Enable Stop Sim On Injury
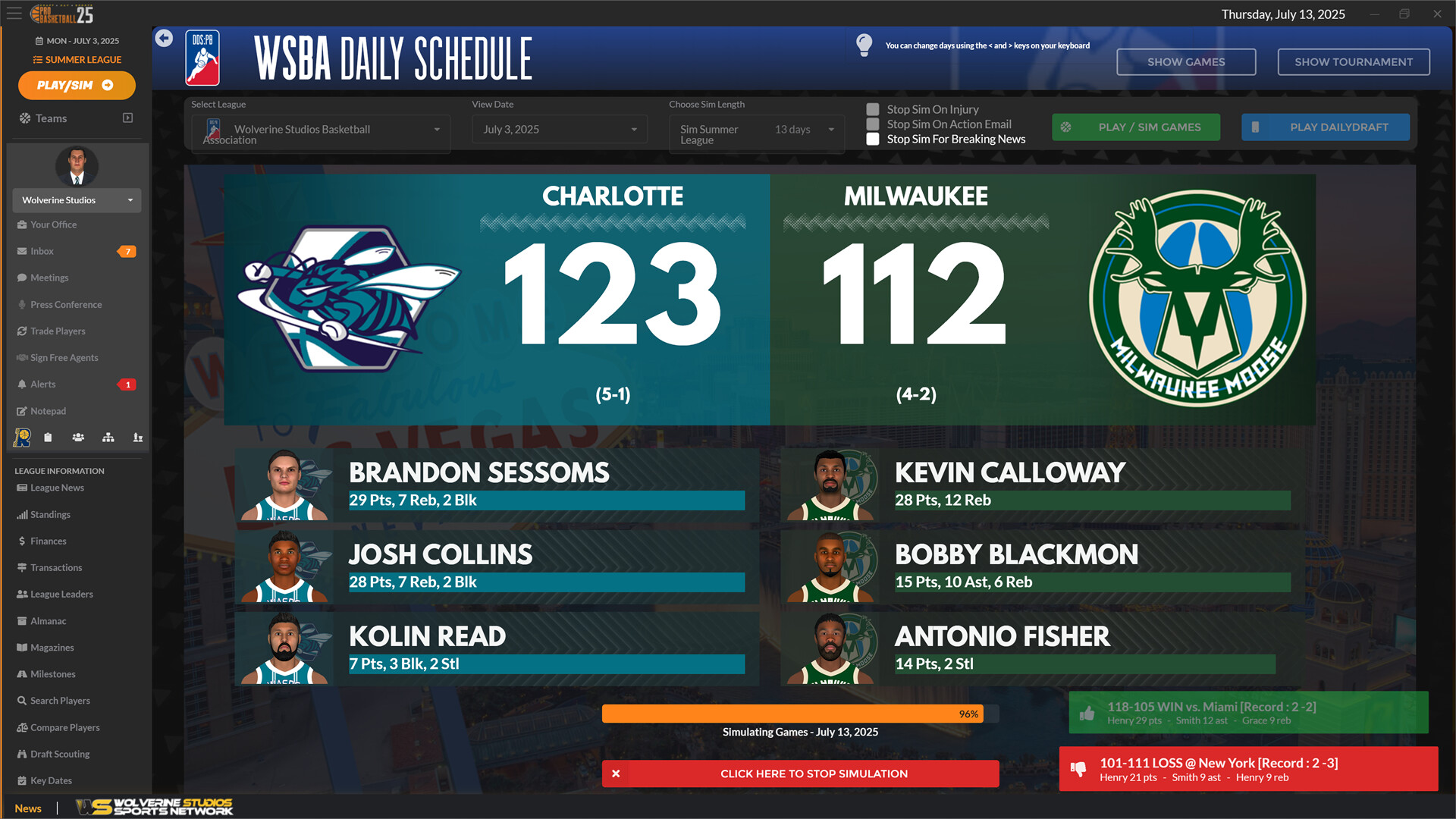This screenshot has width=1456, height=819. (x=873, y=109)
